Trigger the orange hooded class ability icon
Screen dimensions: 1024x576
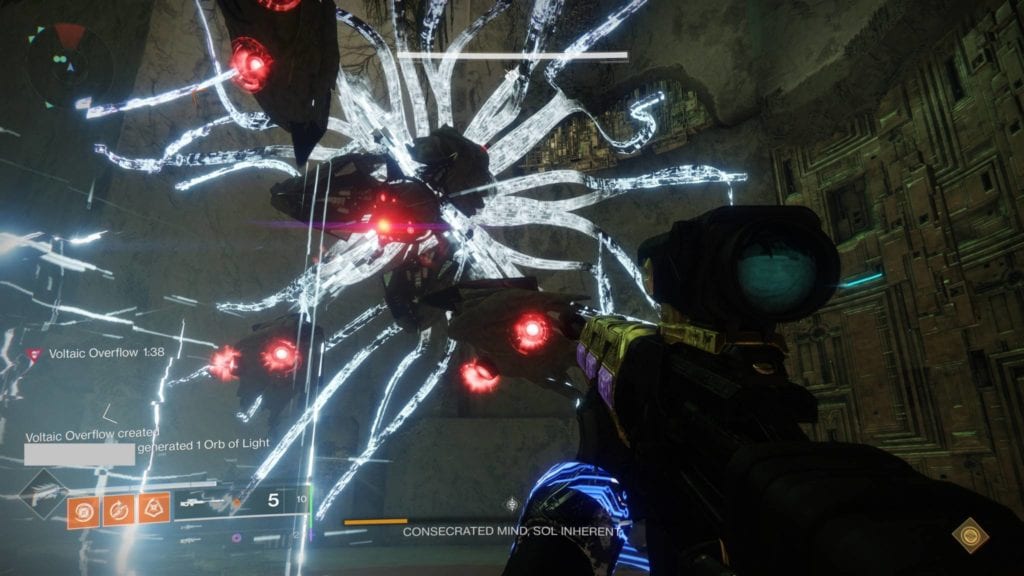(154, 510)
